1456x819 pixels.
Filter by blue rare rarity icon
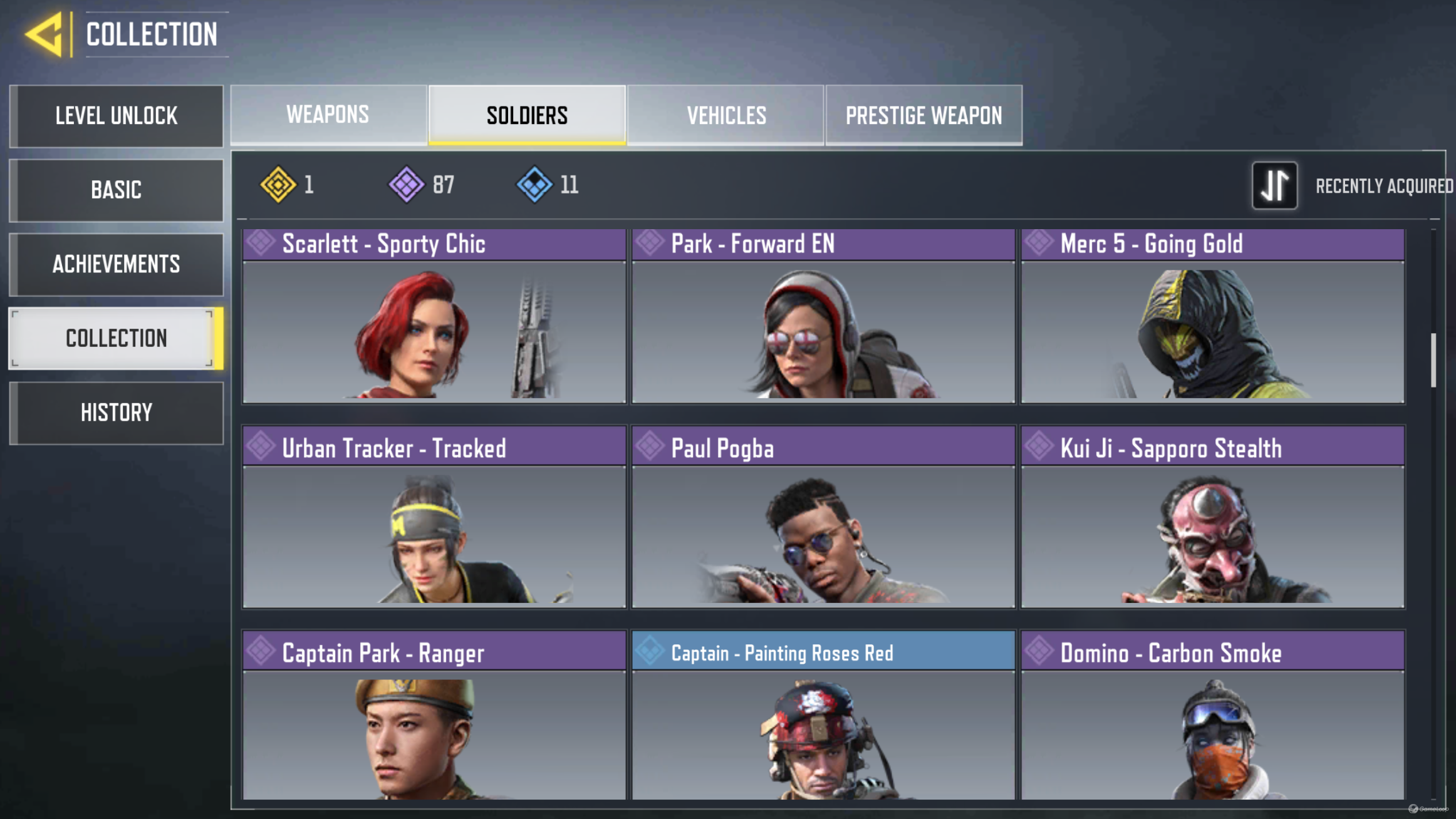point(534,185)
